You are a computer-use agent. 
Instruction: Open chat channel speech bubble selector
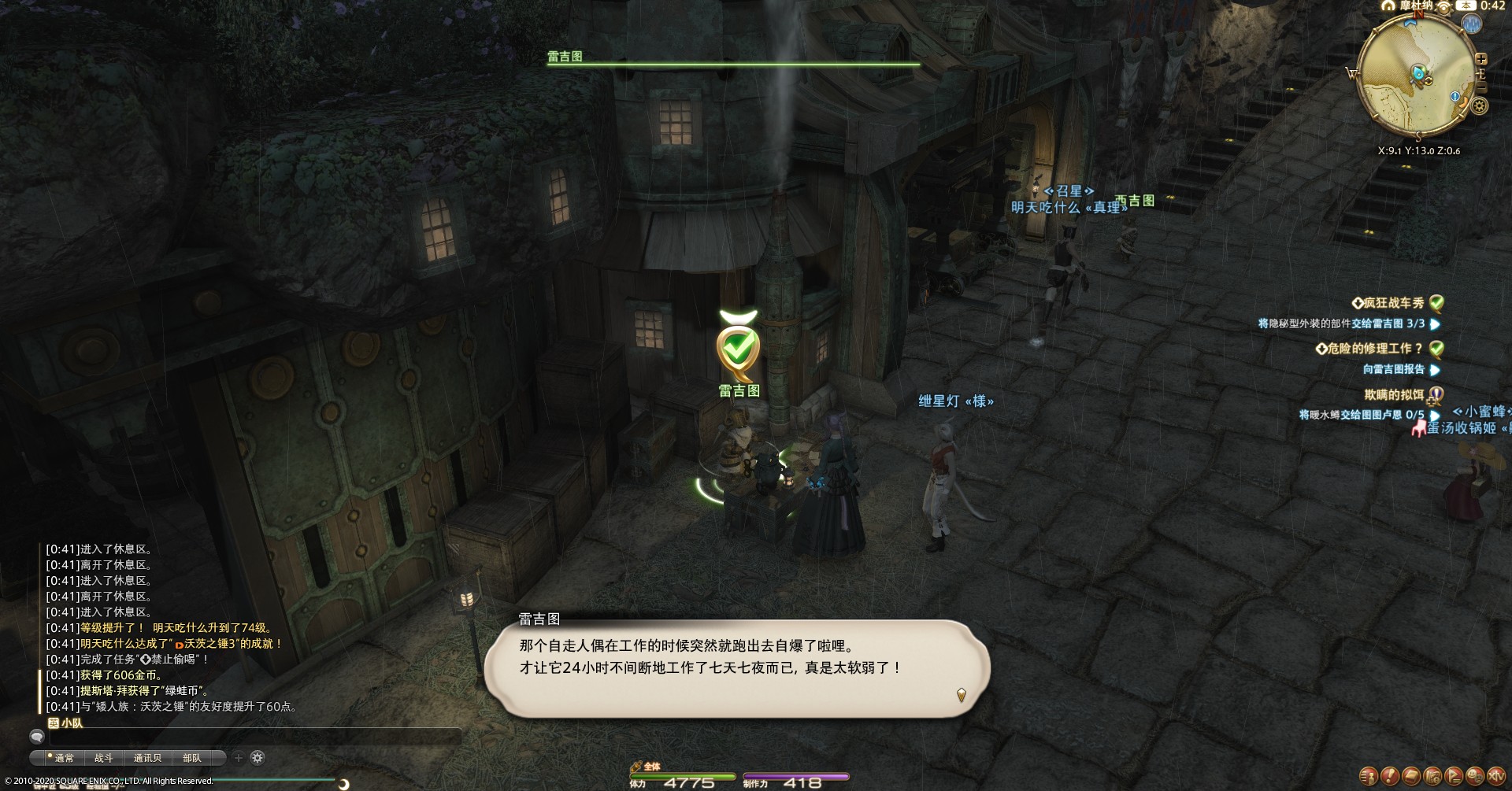[36, 737]
